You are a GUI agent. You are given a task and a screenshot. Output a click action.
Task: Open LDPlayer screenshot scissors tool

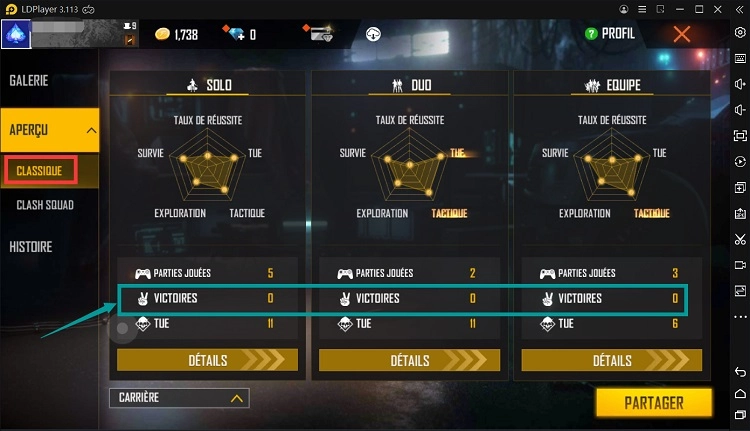click(740, 239)
